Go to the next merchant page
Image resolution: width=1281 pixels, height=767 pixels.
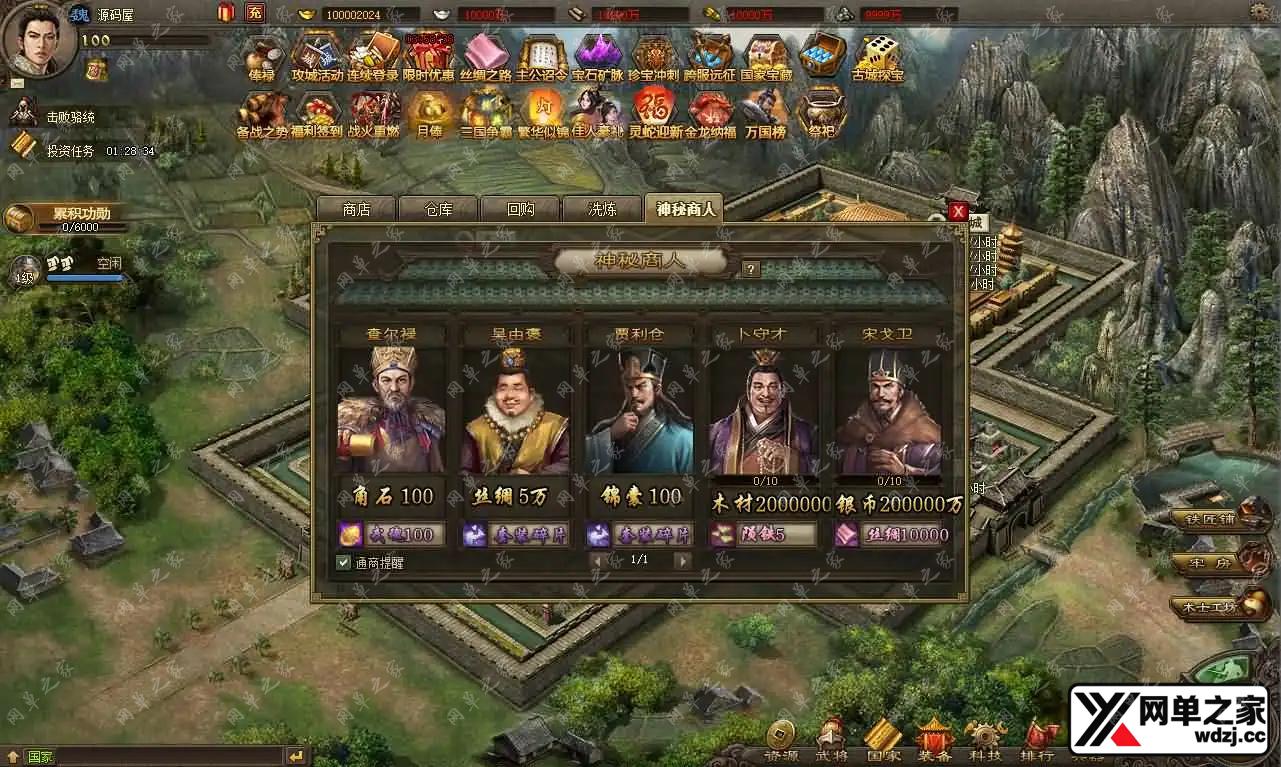click(683, 561)
